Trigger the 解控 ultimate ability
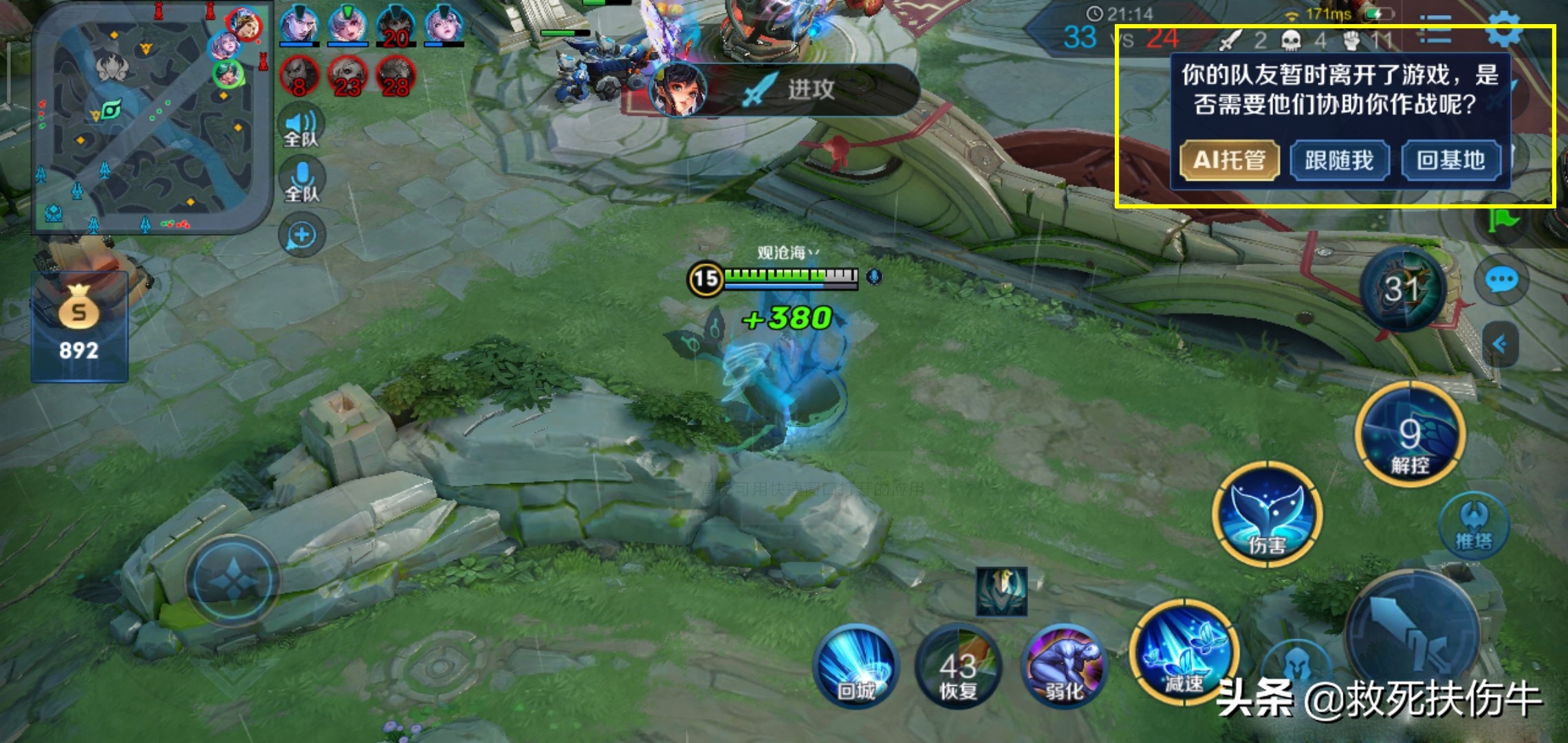The width and height of the screenshot is (1568, 743). point(1410,435)
